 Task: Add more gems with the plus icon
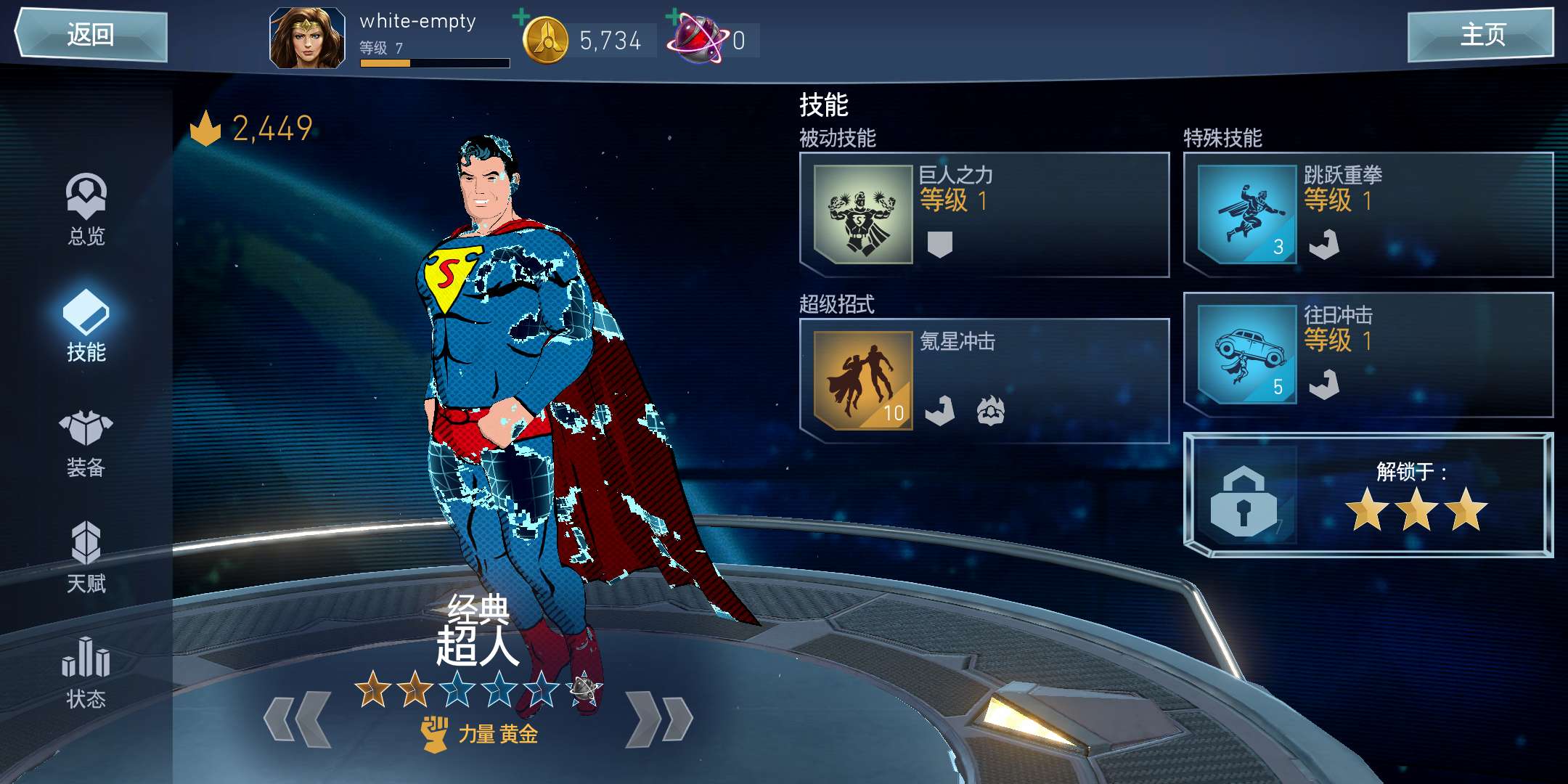674,17
